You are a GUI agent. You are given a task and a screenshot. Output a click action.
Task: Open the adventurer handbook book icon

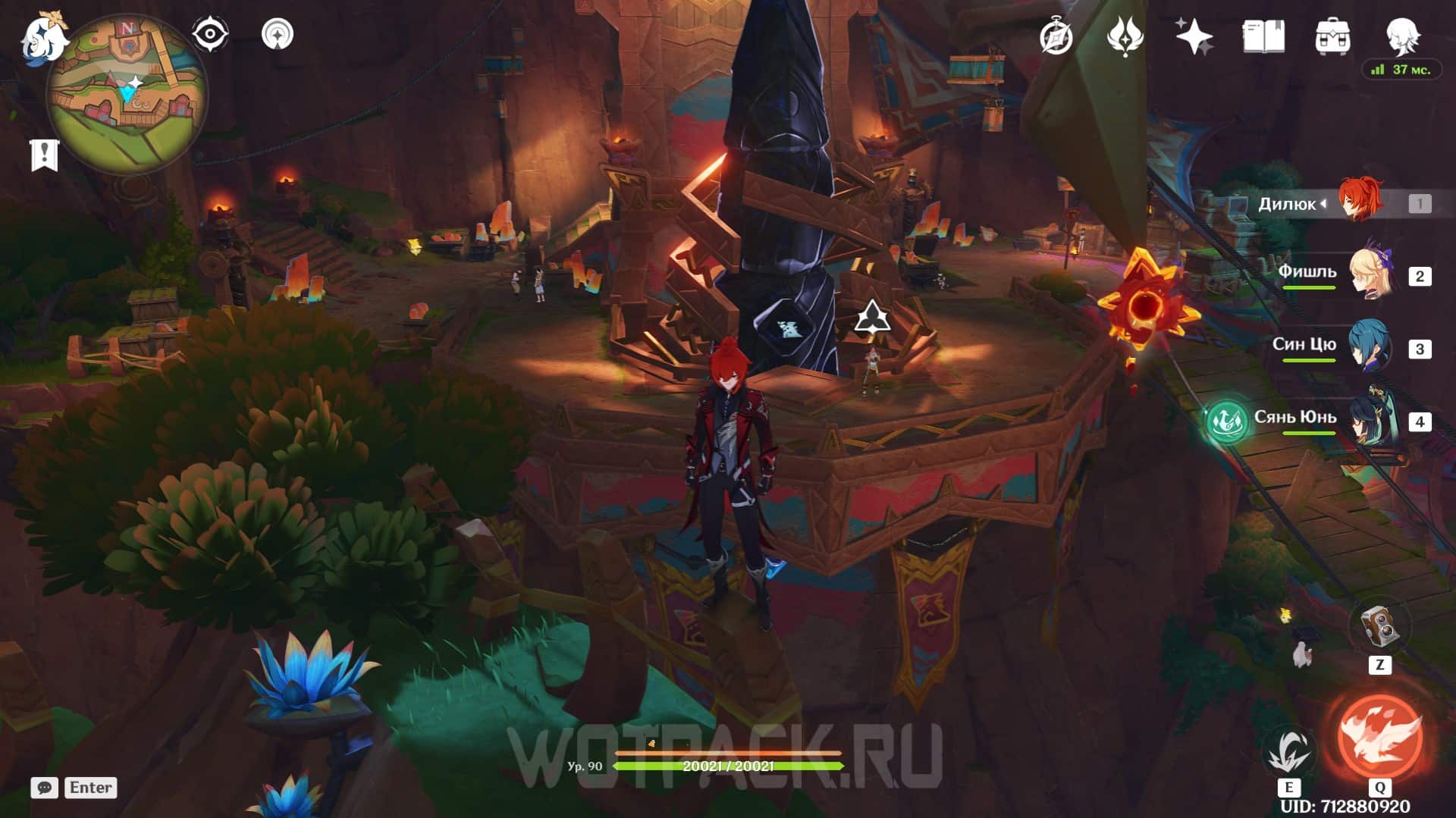click(x=1263, y=36)
